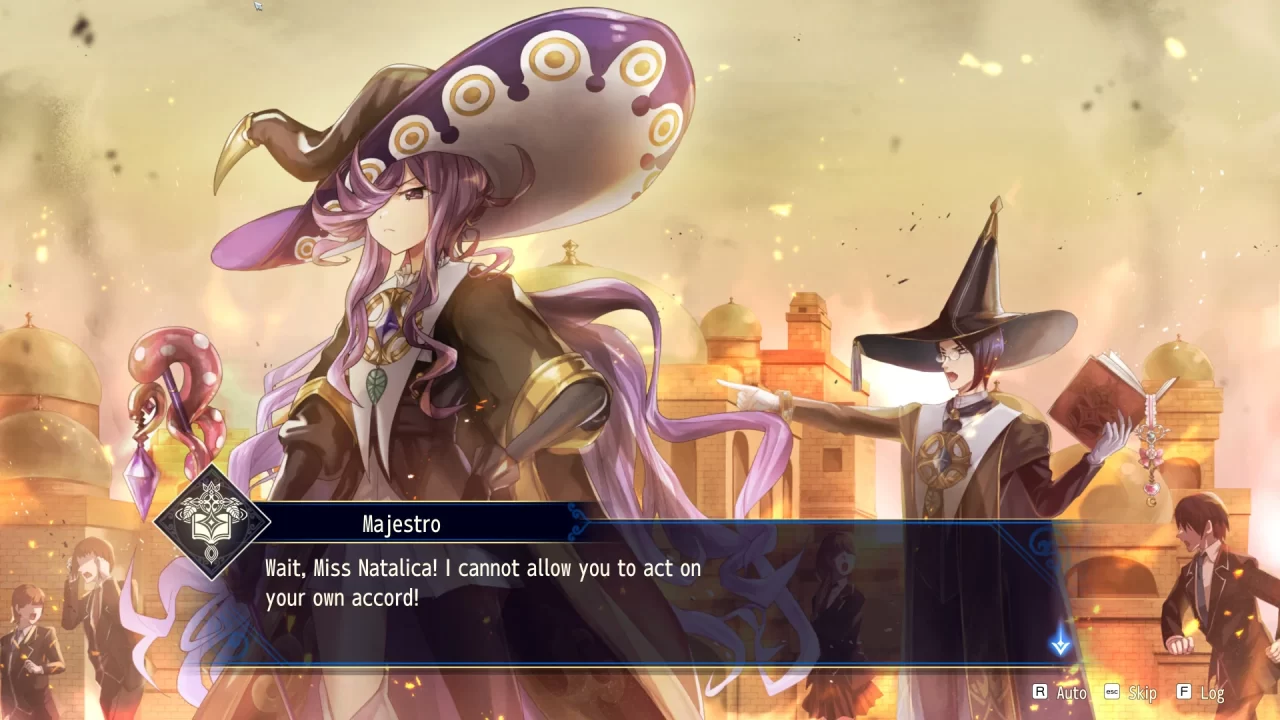This screenshot has height=720, width=1280.
Task: Select the Majestro nameplate
Action: tap(400, 524)
